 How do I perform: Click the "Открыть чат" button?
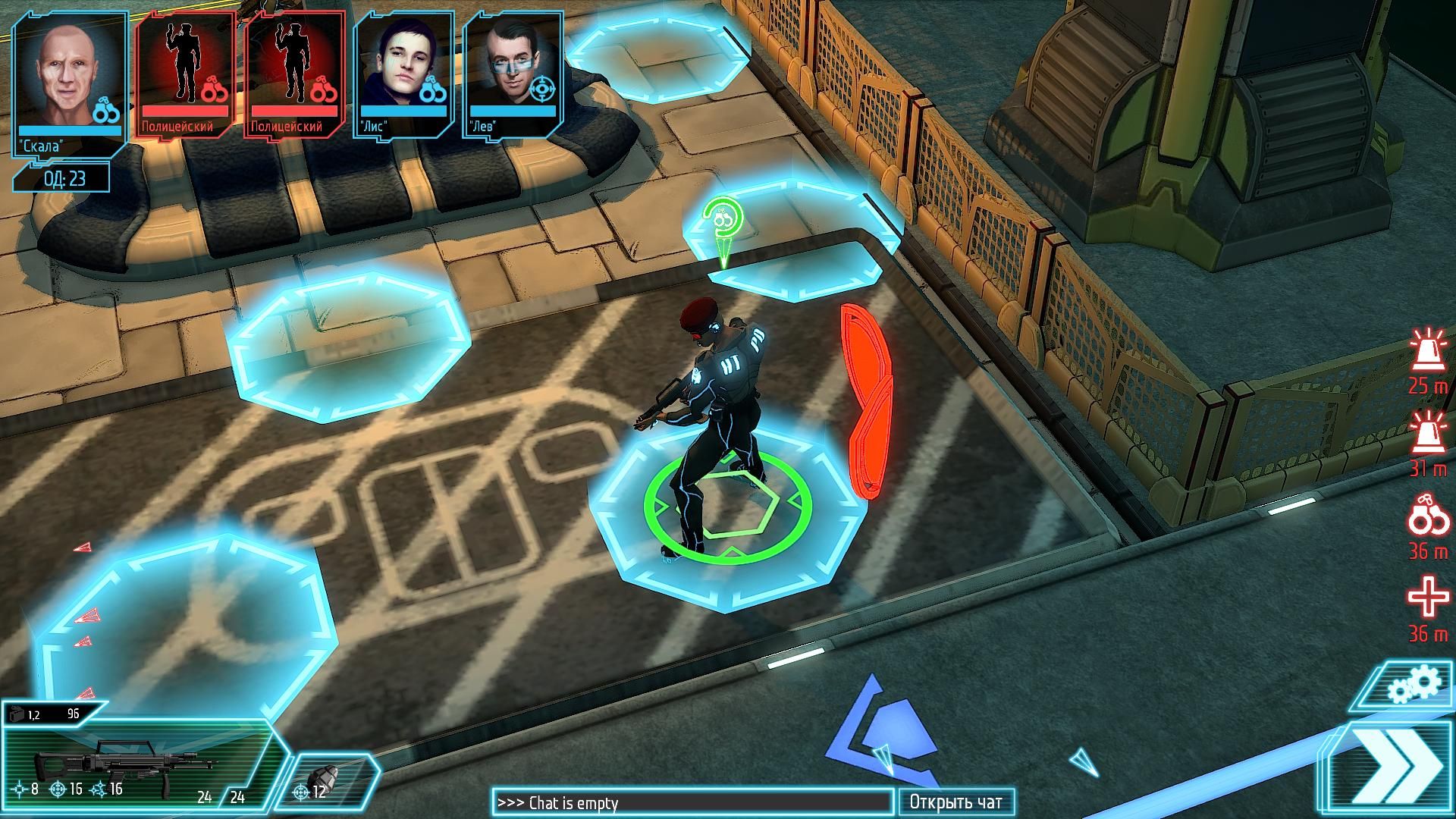coord(955,802)
